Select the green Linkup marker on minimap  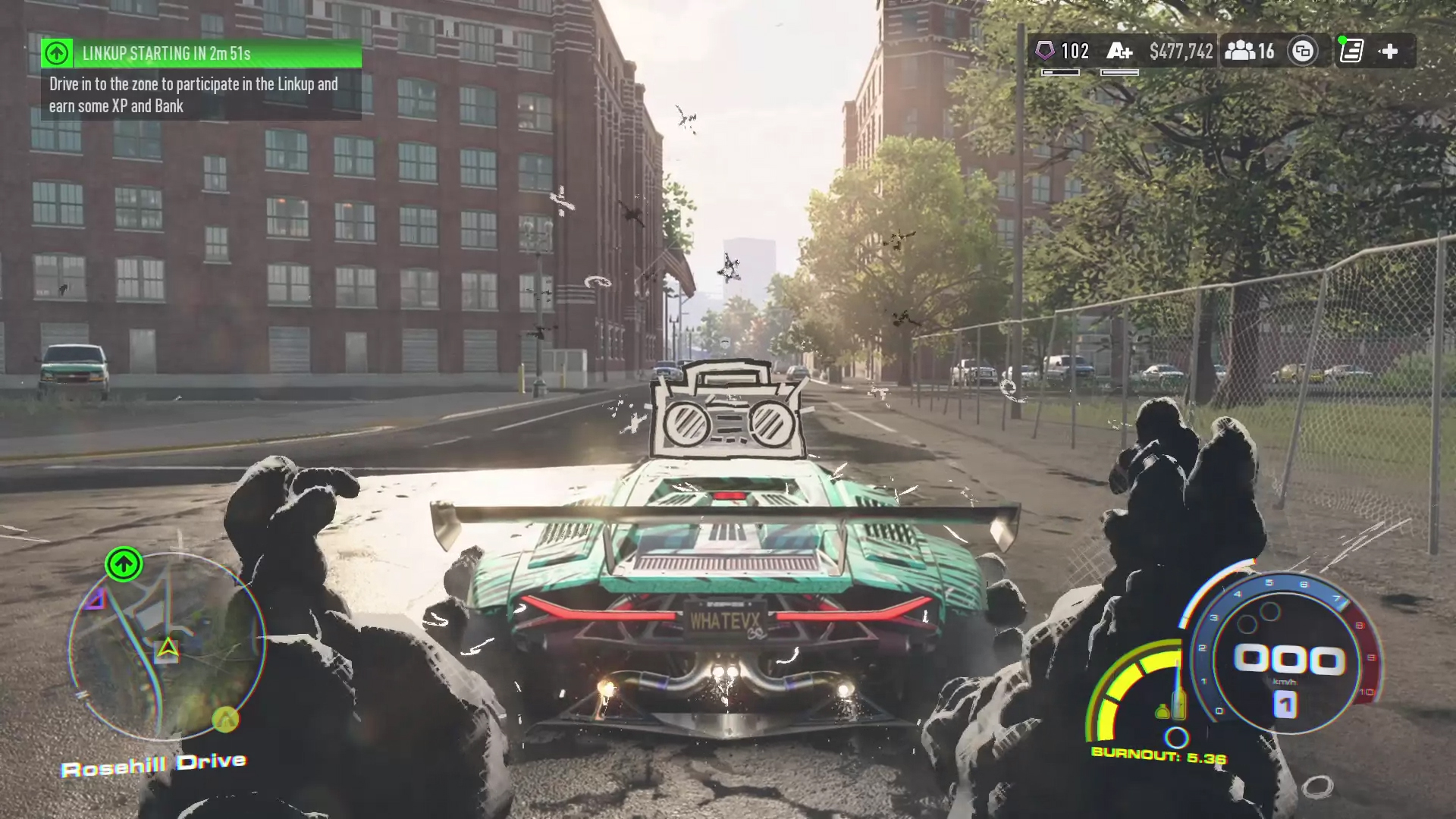click(x=124, y=564)
